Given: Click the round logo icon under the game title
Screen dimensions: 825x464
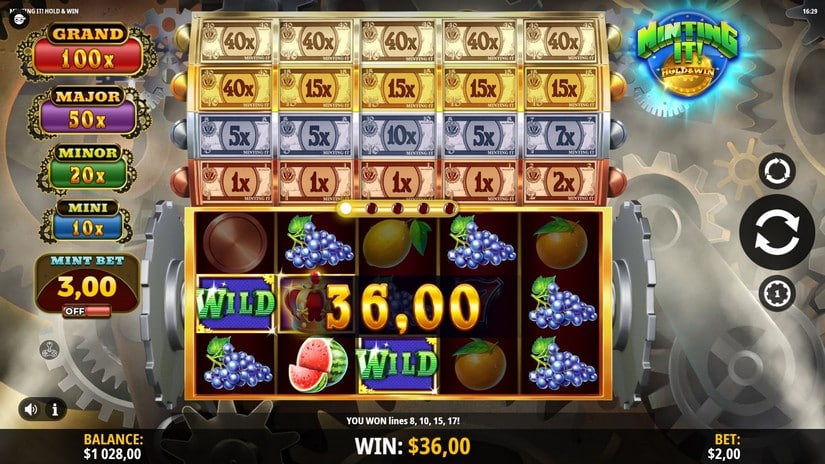Looking at the screenshot, I should (x=17, y=19).
